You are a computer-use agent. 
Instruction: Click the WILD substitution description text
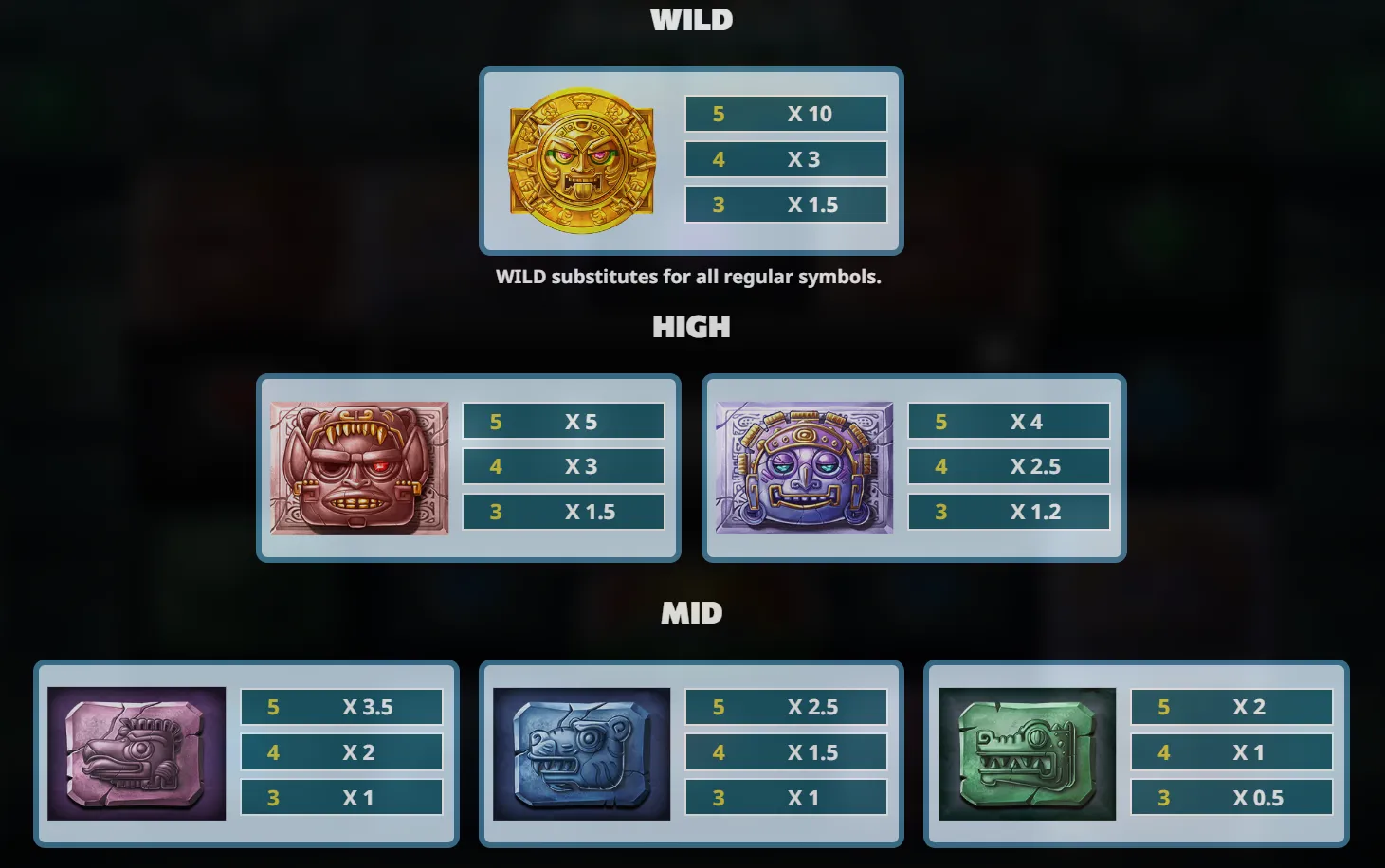[689, 277]
